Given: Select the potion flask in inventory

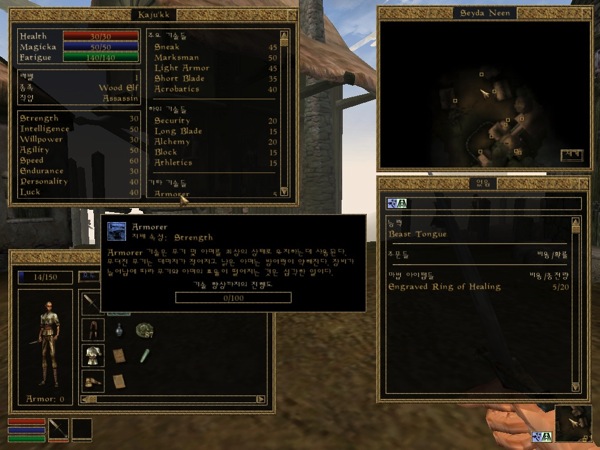Looking at the screenshot, I should 118,330.
